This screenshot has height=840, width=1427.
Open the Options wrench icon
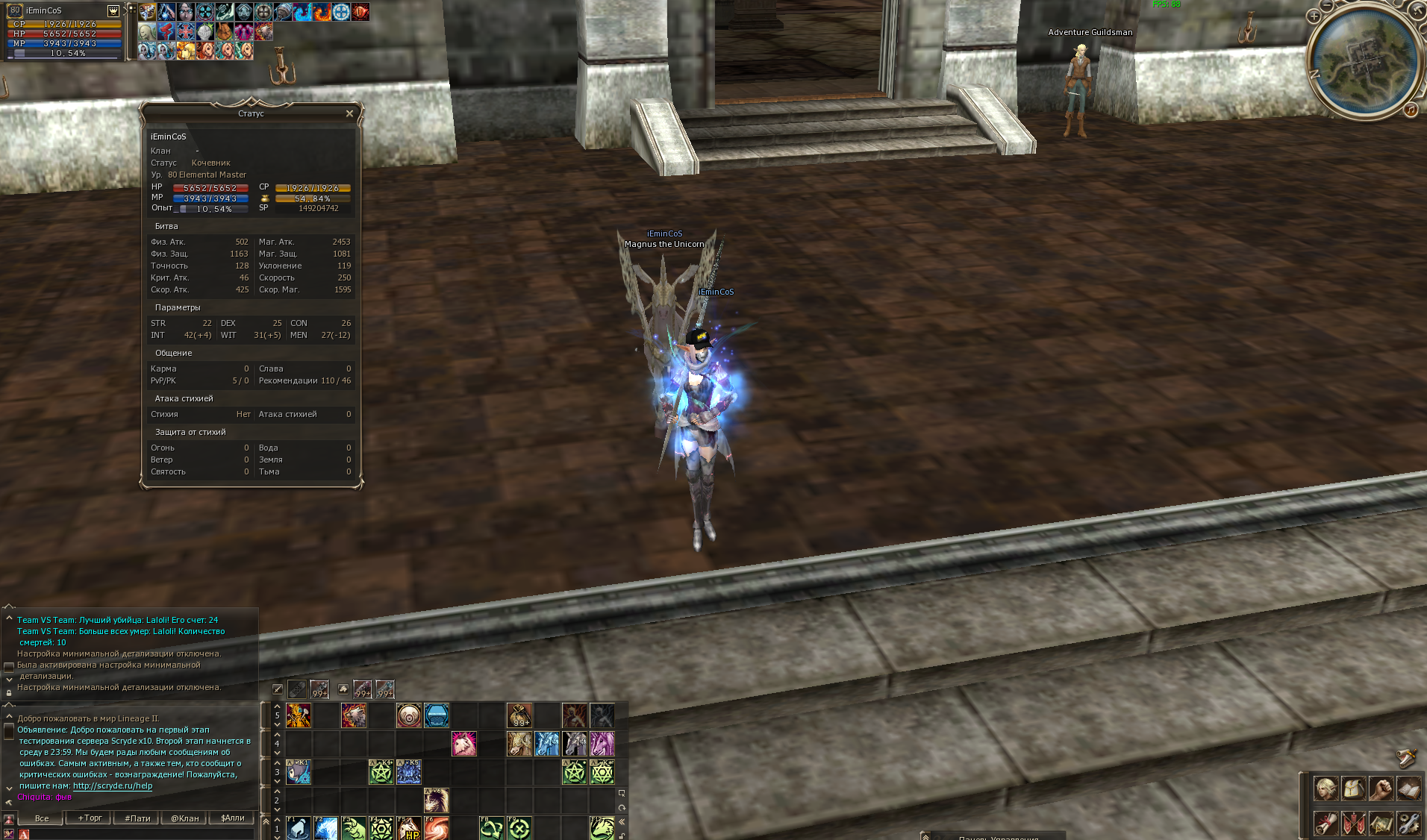1408,825
